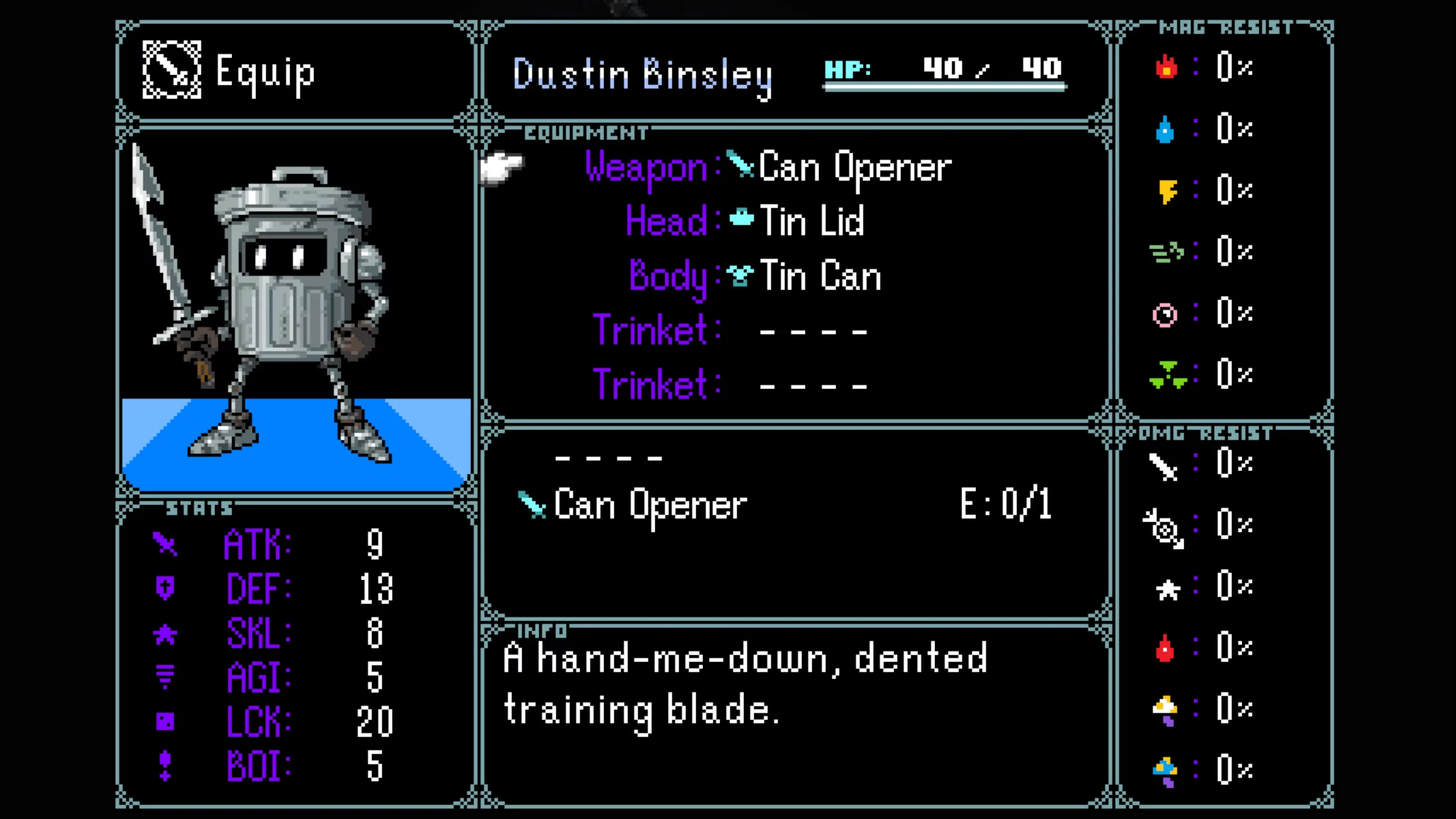Select the poison resist icon
The width and height of the screenshot is (1456, 819).
point(1167,374)
